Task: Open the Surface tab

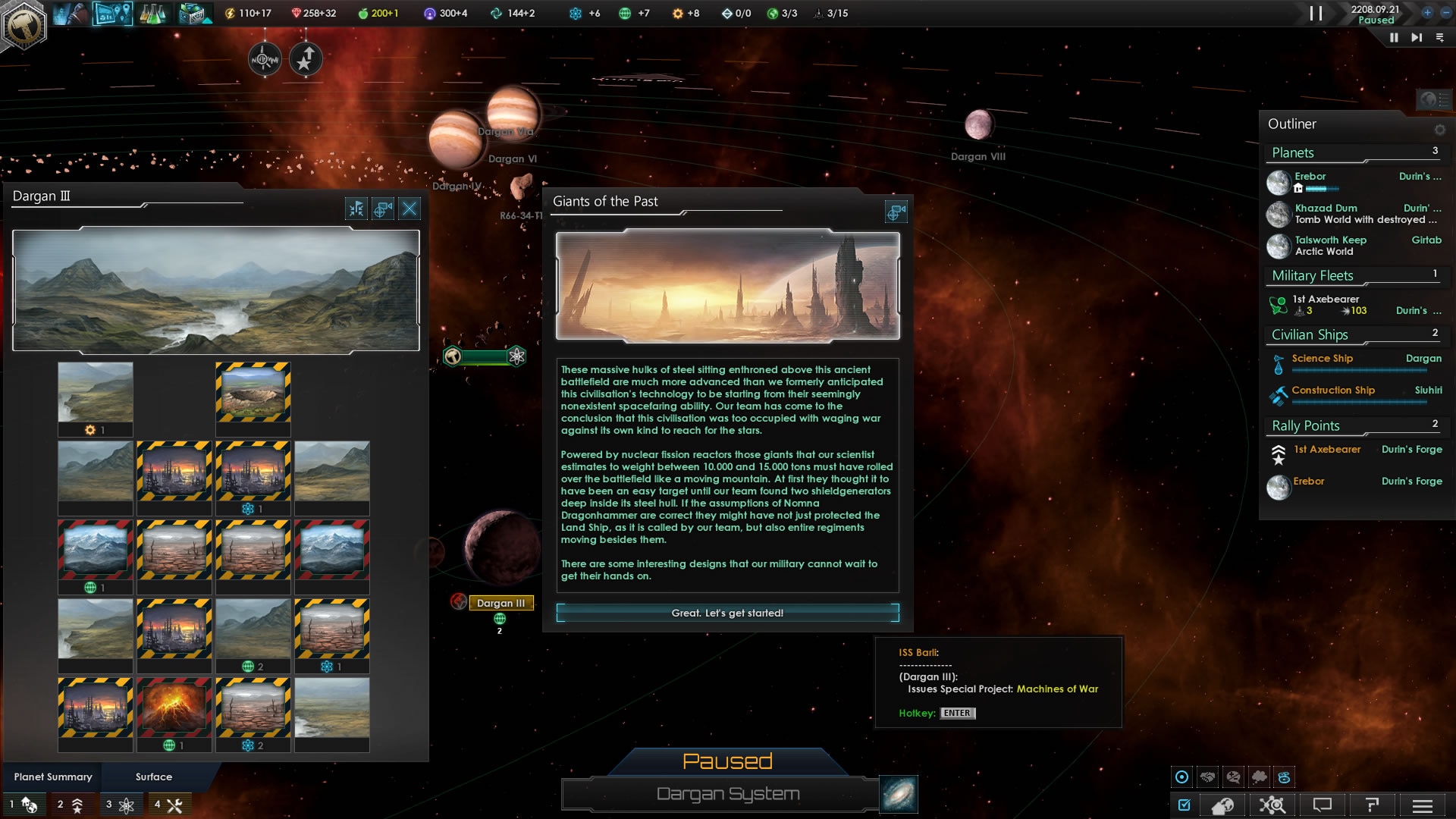Action: pos(154,777)
